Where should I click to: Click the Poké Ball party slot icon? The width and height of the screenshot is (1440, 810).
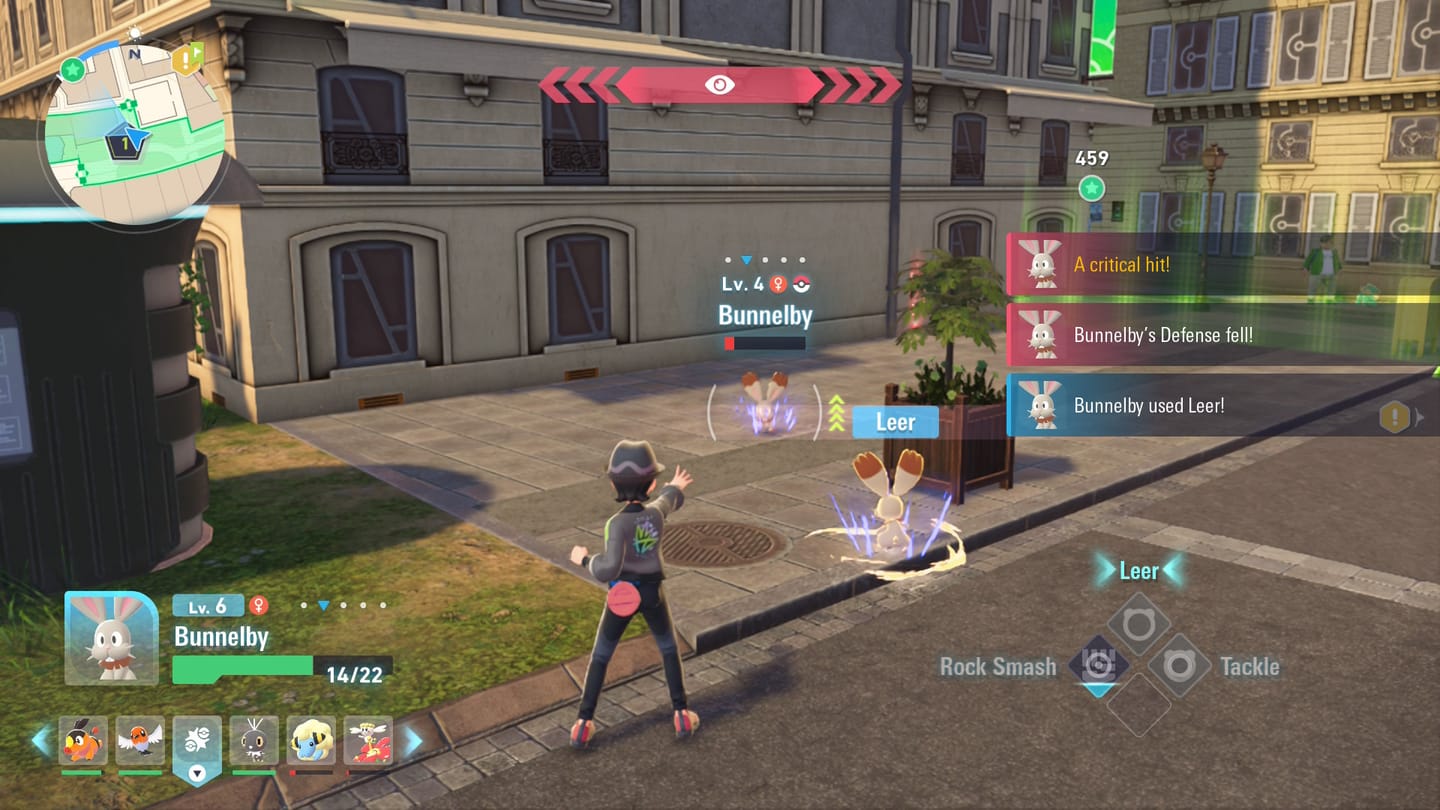tap(197, 738)
